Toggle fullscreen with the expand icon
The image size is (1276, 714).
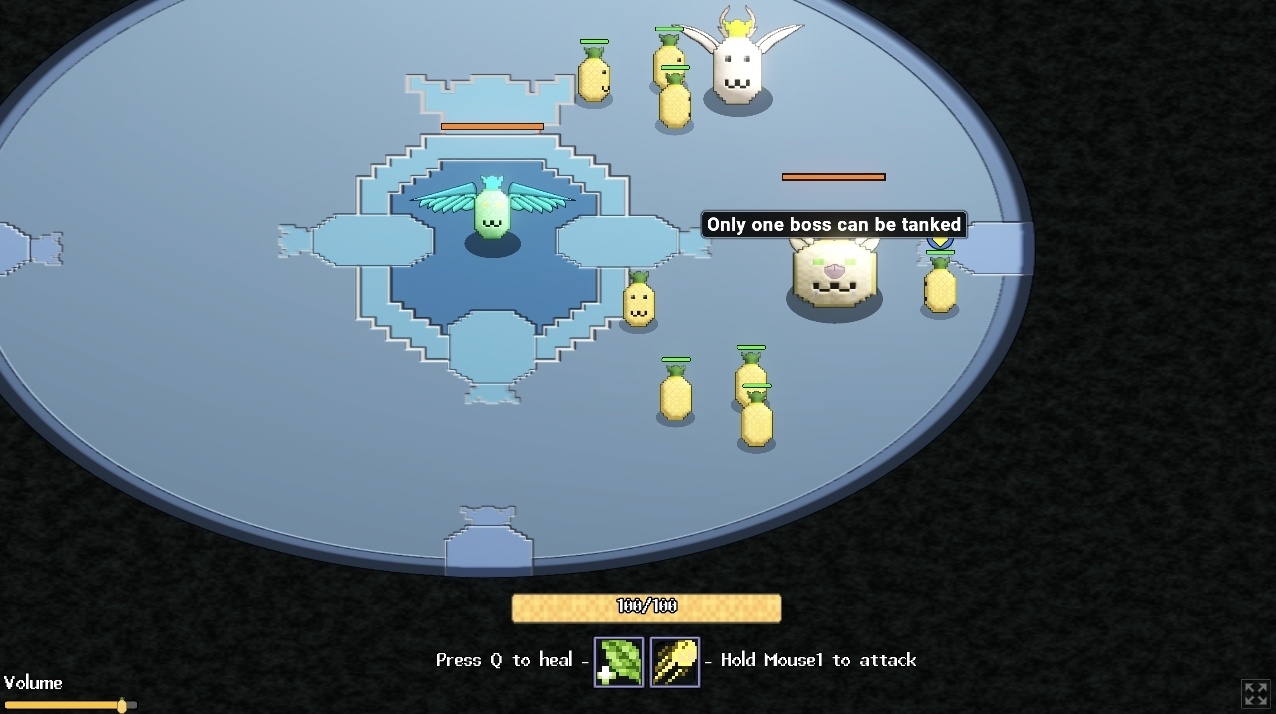tap(1255, 693)
